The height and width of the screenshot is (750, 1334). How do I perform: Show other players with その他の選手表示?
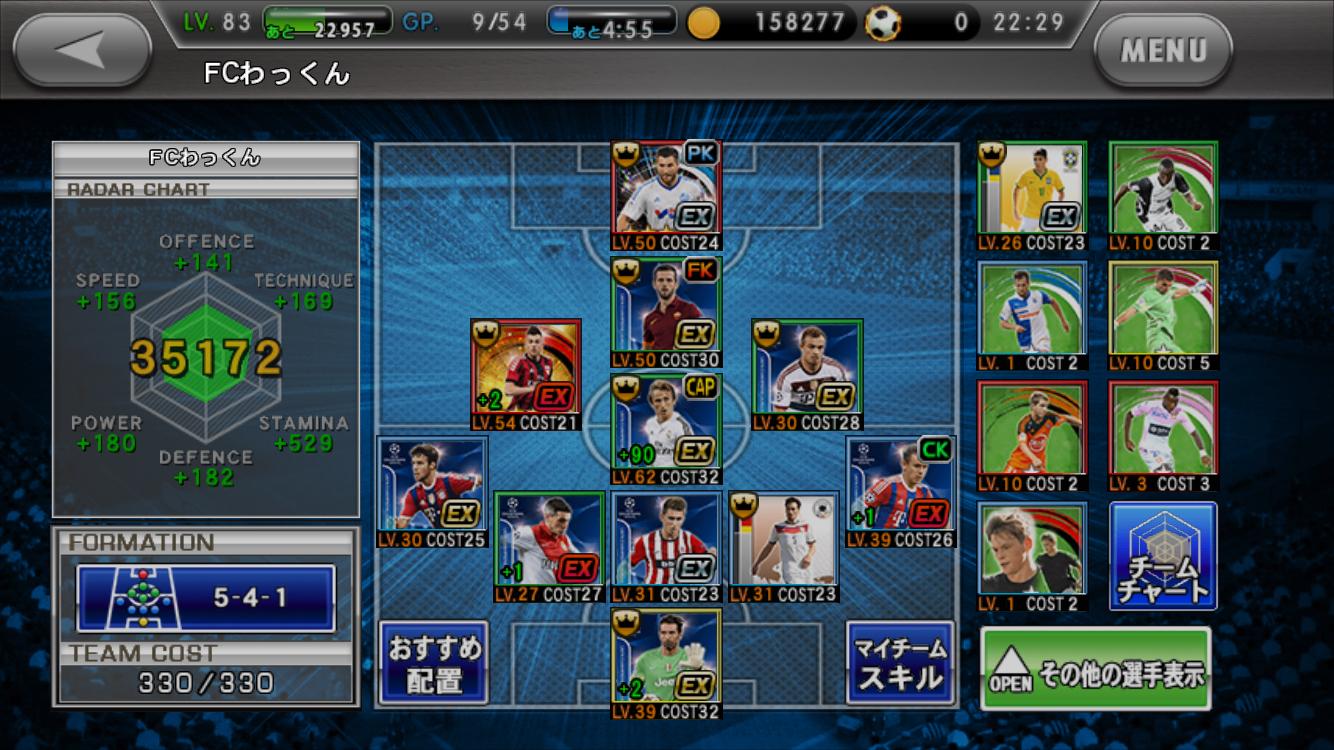(x=1095, y=669)
